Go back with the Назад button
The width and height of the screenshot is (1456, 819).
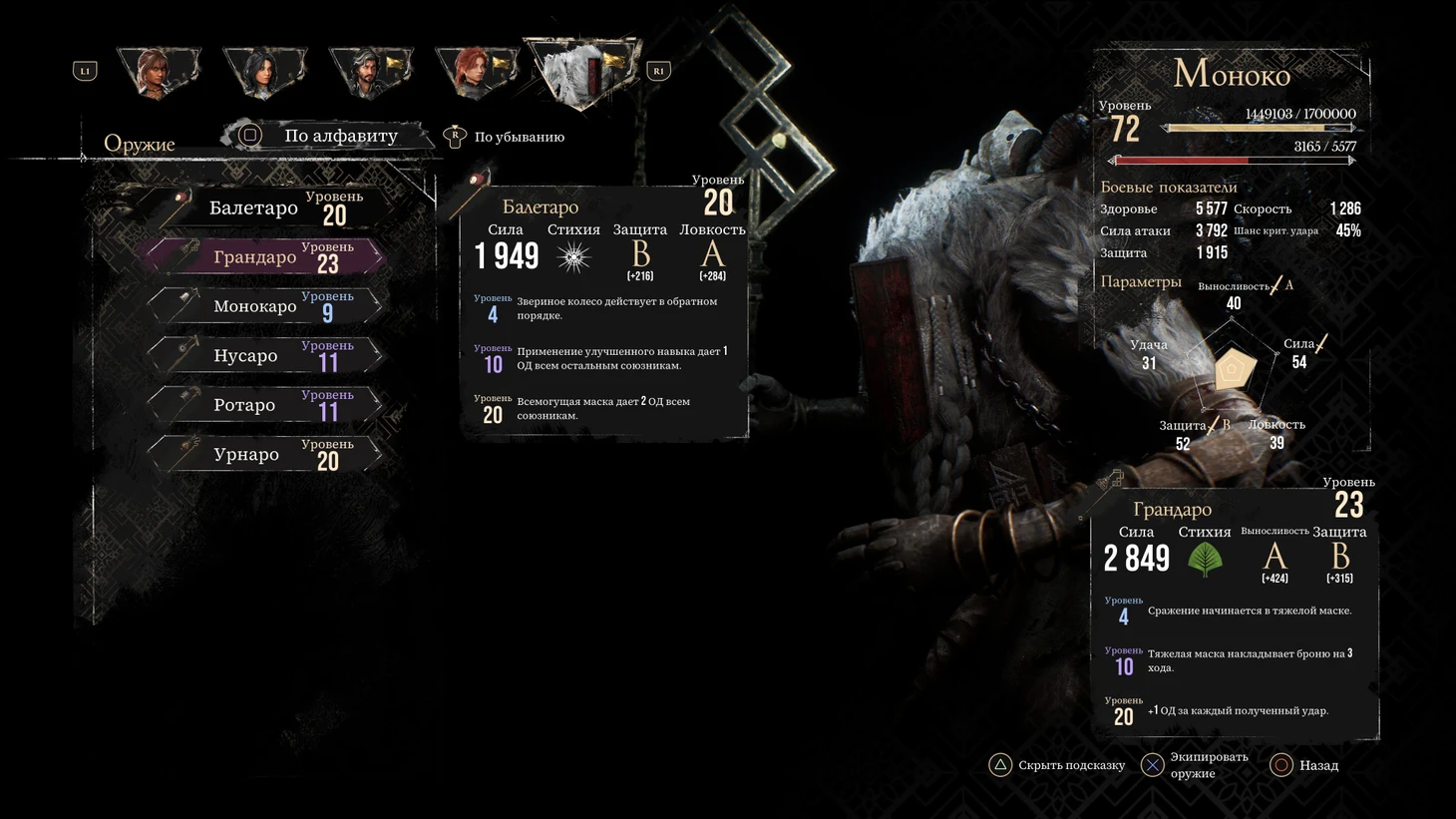click(1306, 765)
